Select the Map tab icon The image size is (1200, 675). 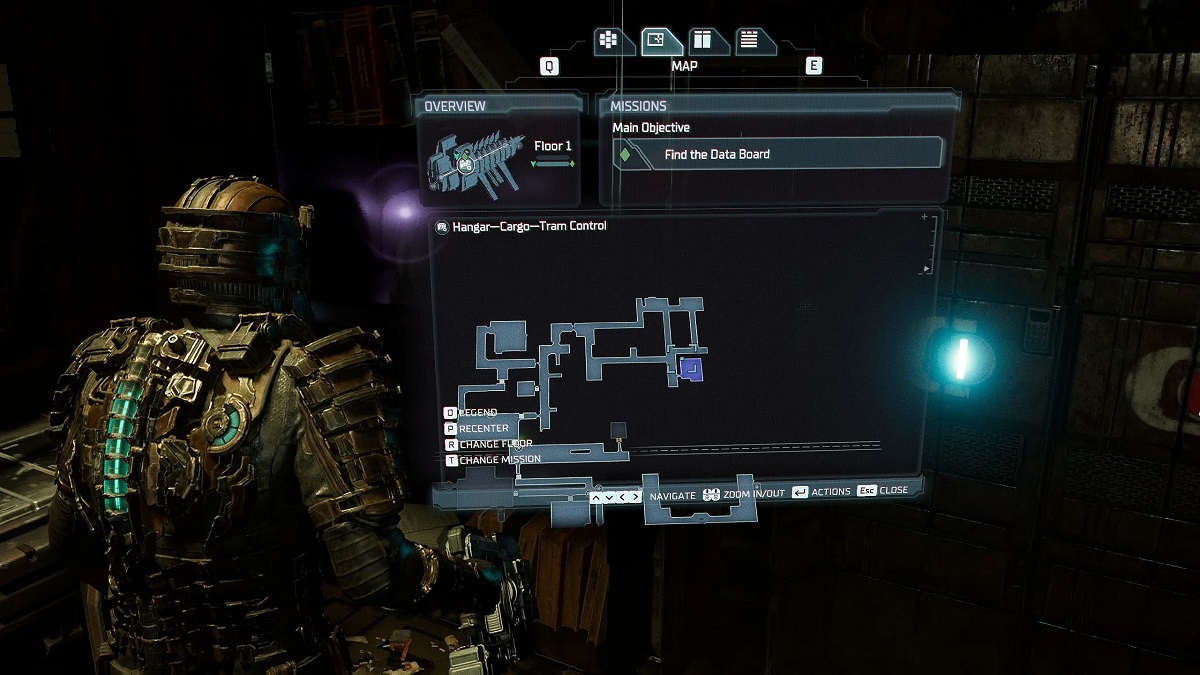pyautogui.click(x=661, y=40)
